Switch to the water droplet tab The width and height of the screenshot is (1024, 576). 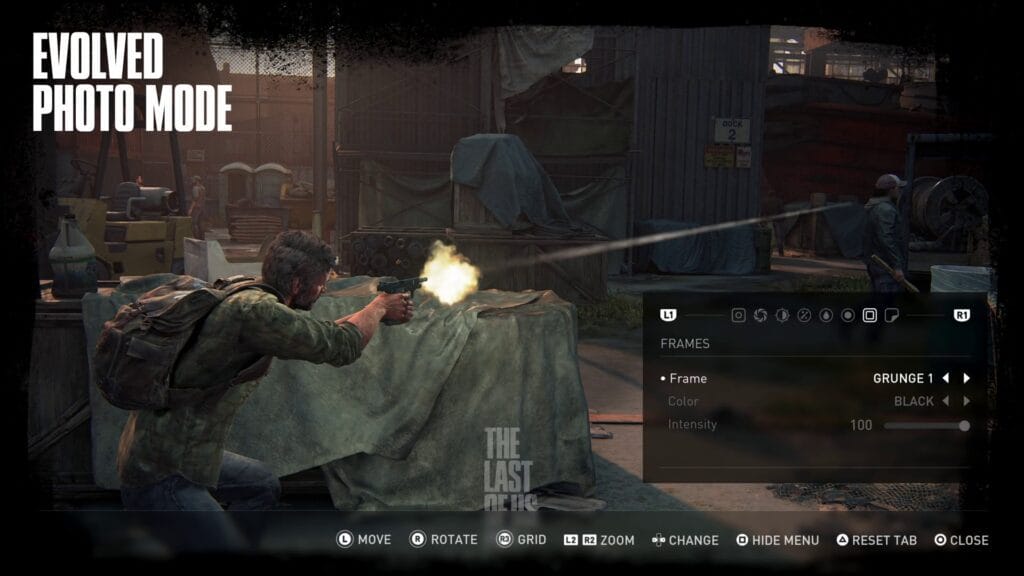tap(826, 315)
